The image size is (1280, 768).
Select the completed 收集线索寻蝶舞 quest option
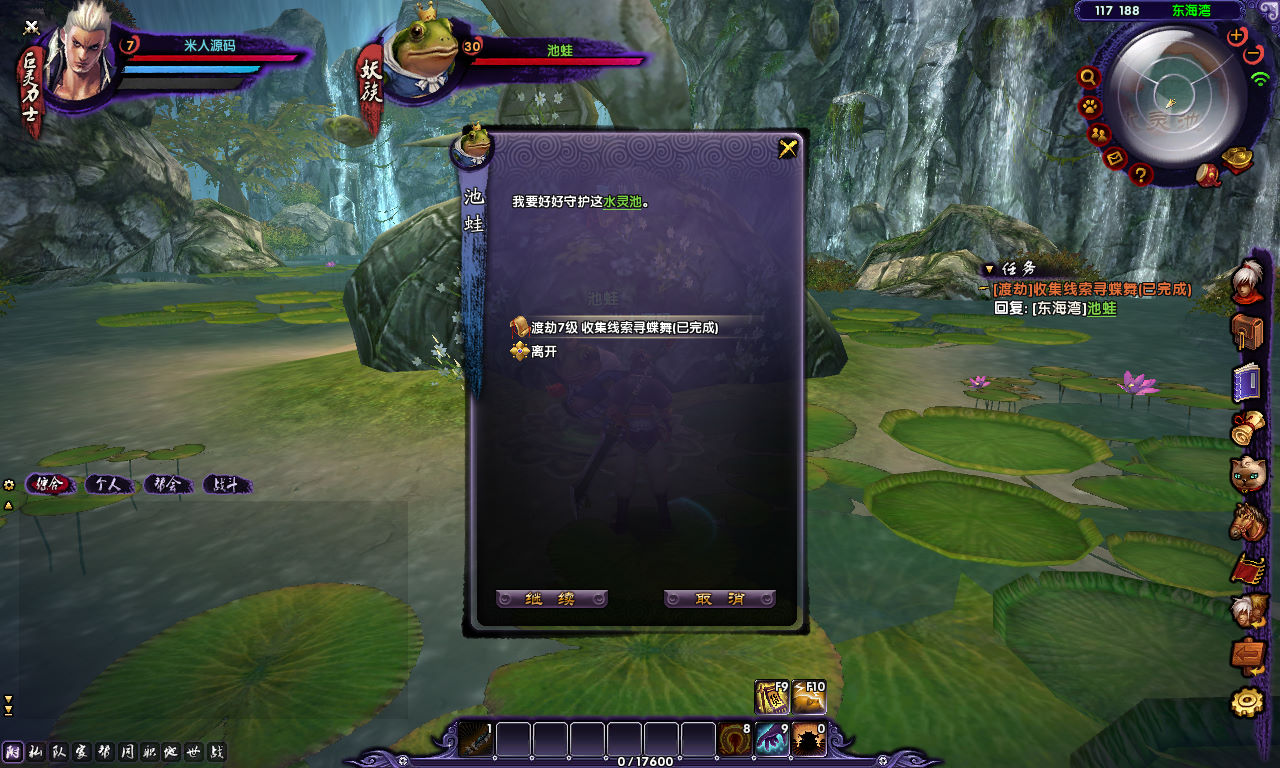click(625, 327)
